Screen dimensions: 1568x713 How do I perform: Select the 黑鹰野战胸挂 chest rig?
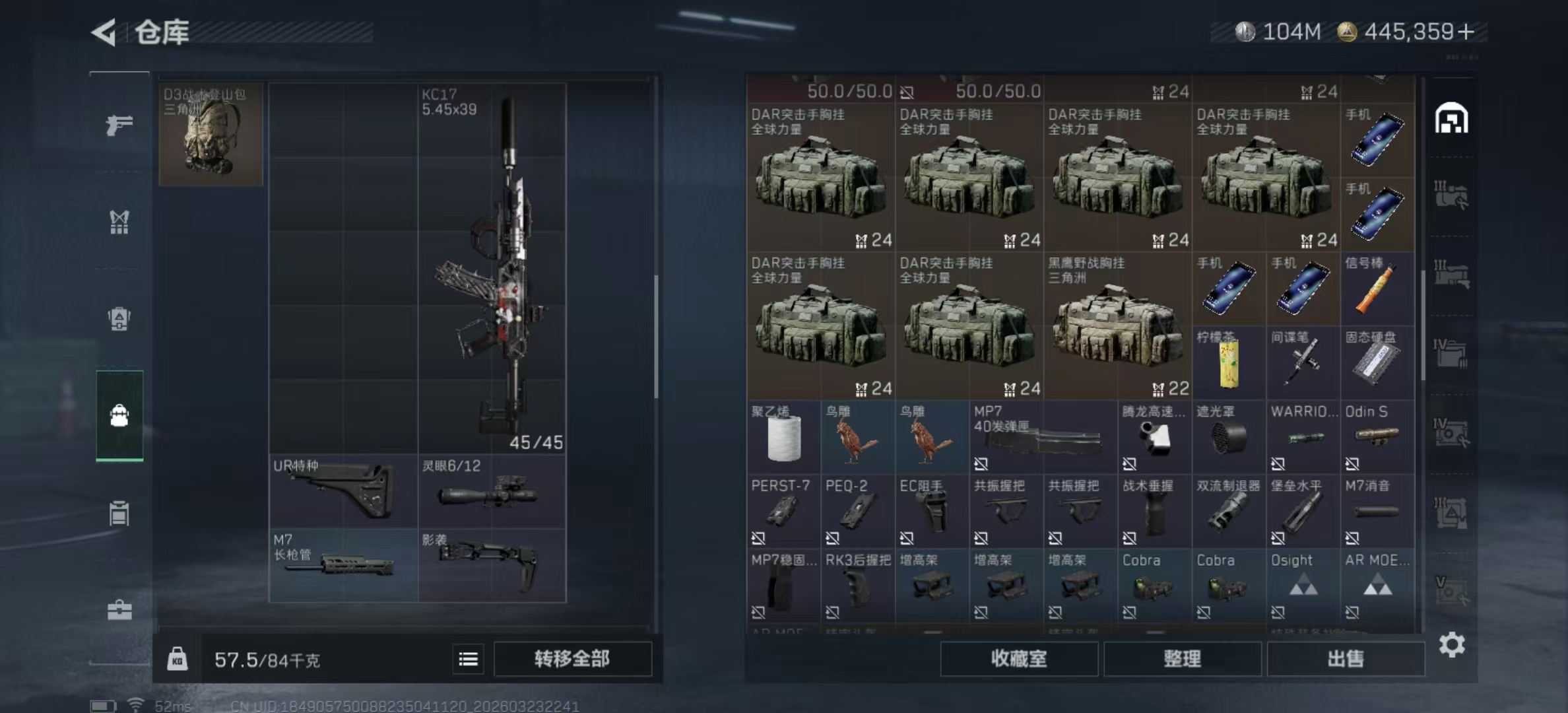[x=1117, y=325]
